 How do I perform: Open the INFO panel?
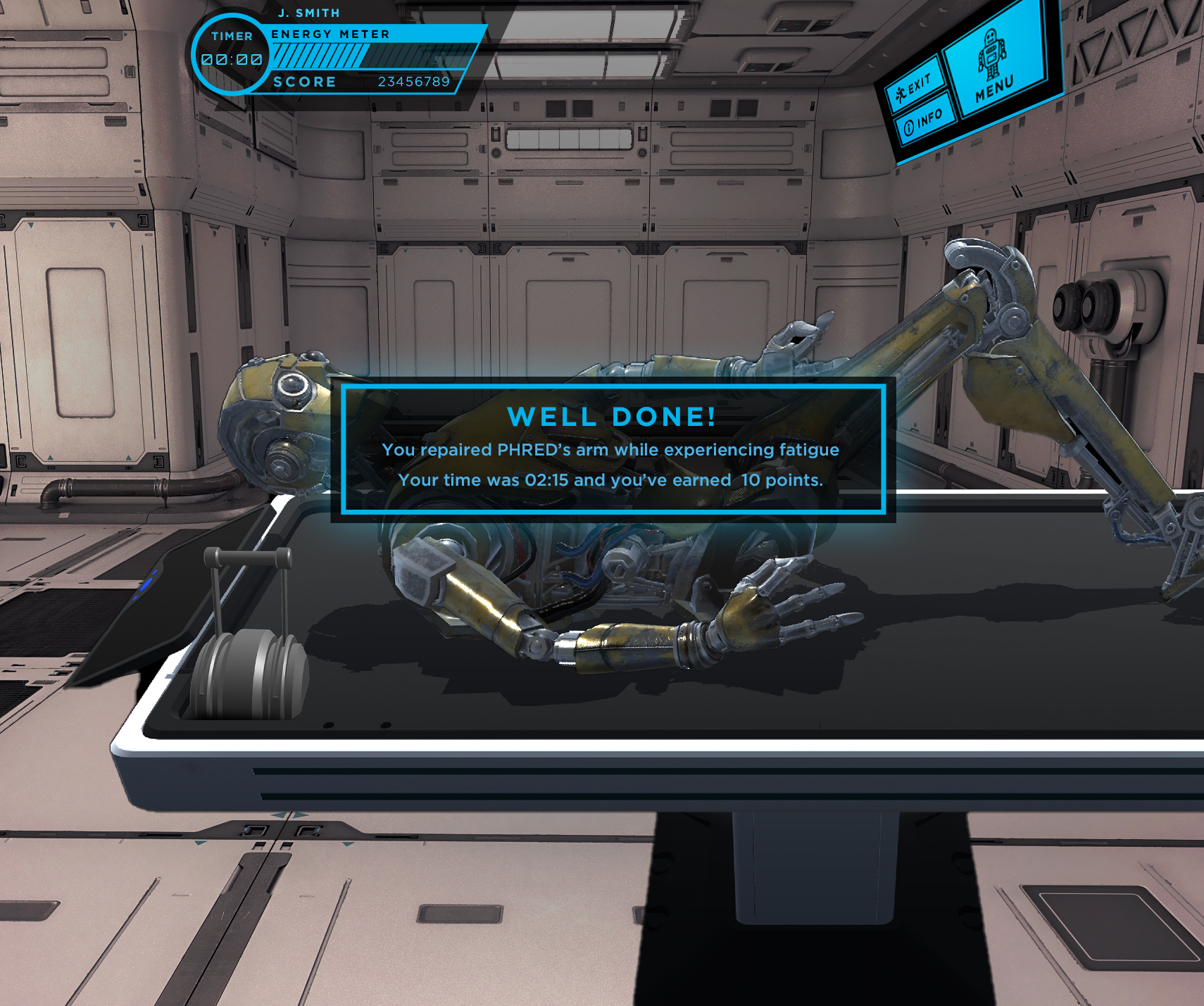[x=923, y=121]
